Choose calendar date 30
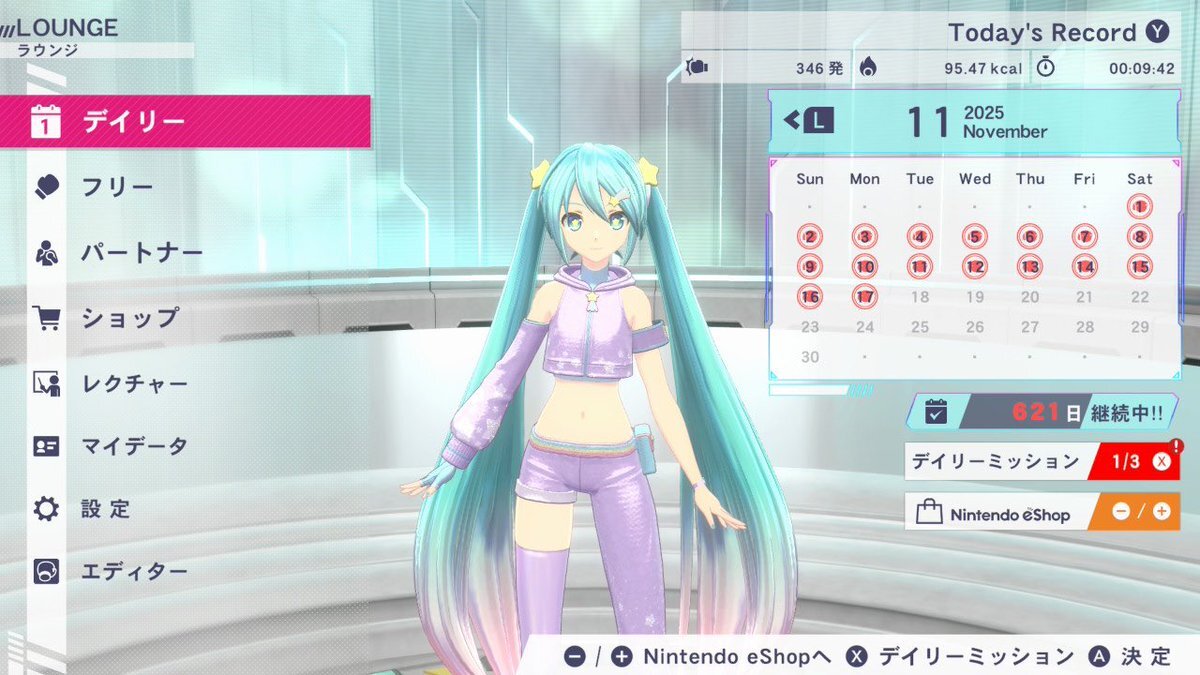Image resolution: width=1200 pixels, height=675 pixels. [x=810, y=357]
